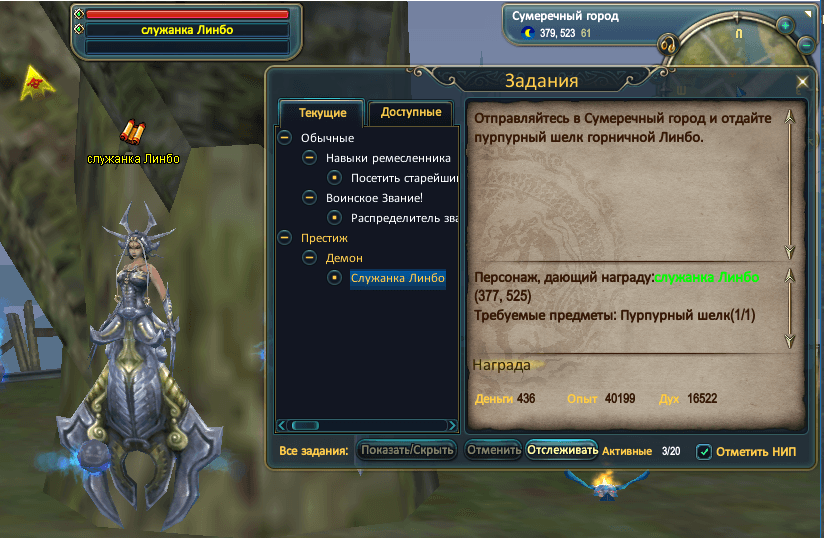Viewport: 824px width, 538px height.
Task: Cancel the quest with Отменить
Action: pyautogui.click(x=493, y=450)
